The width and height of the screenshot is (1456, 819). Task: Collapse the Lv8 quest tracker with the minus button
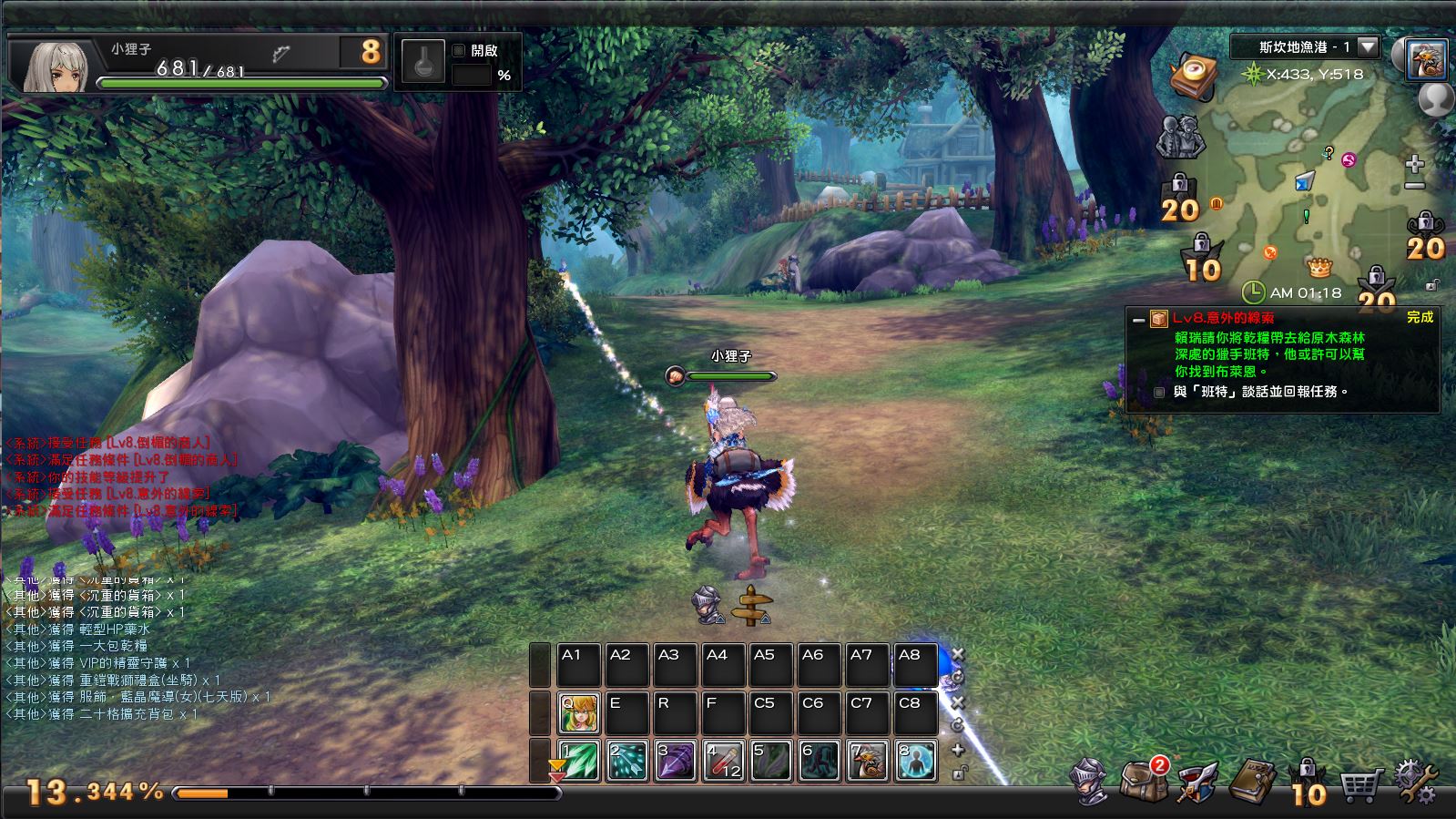[x=1137, y=320]
